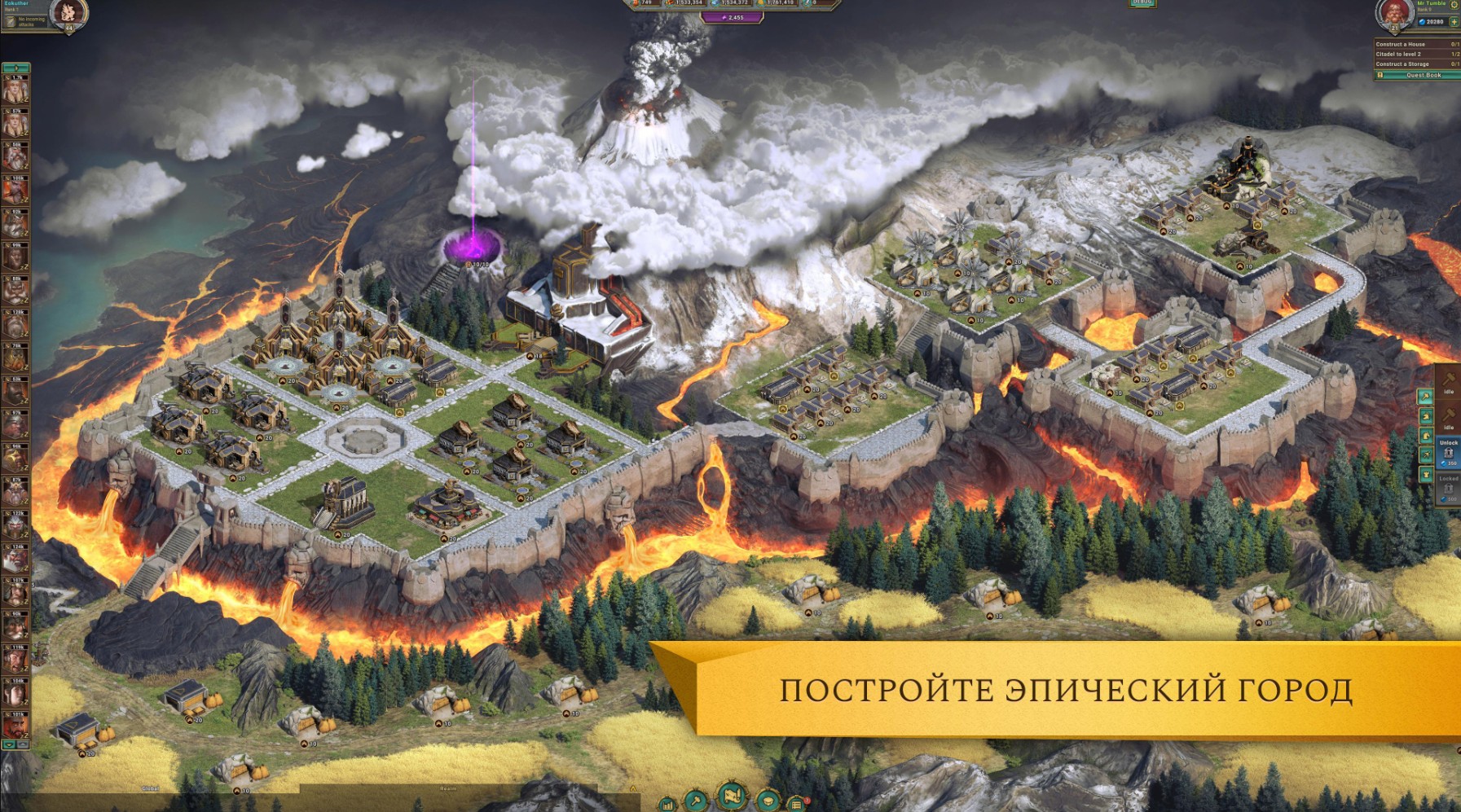Open the list button with red notification
Screen dimensions: 1461x812
[x=798, y=805]
